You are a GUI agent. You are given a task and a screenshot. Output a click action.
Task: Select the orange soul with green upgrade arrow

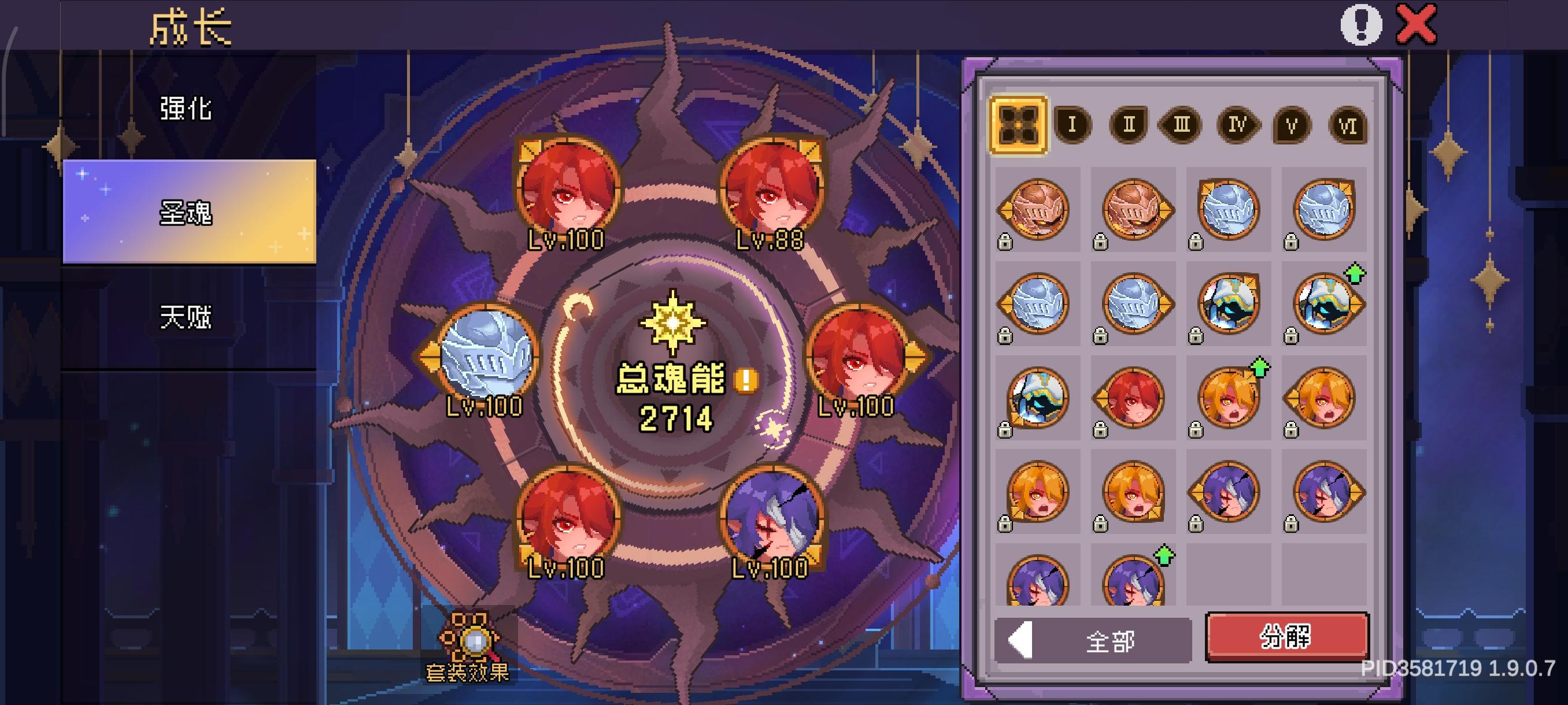[x=1230, y=395]
